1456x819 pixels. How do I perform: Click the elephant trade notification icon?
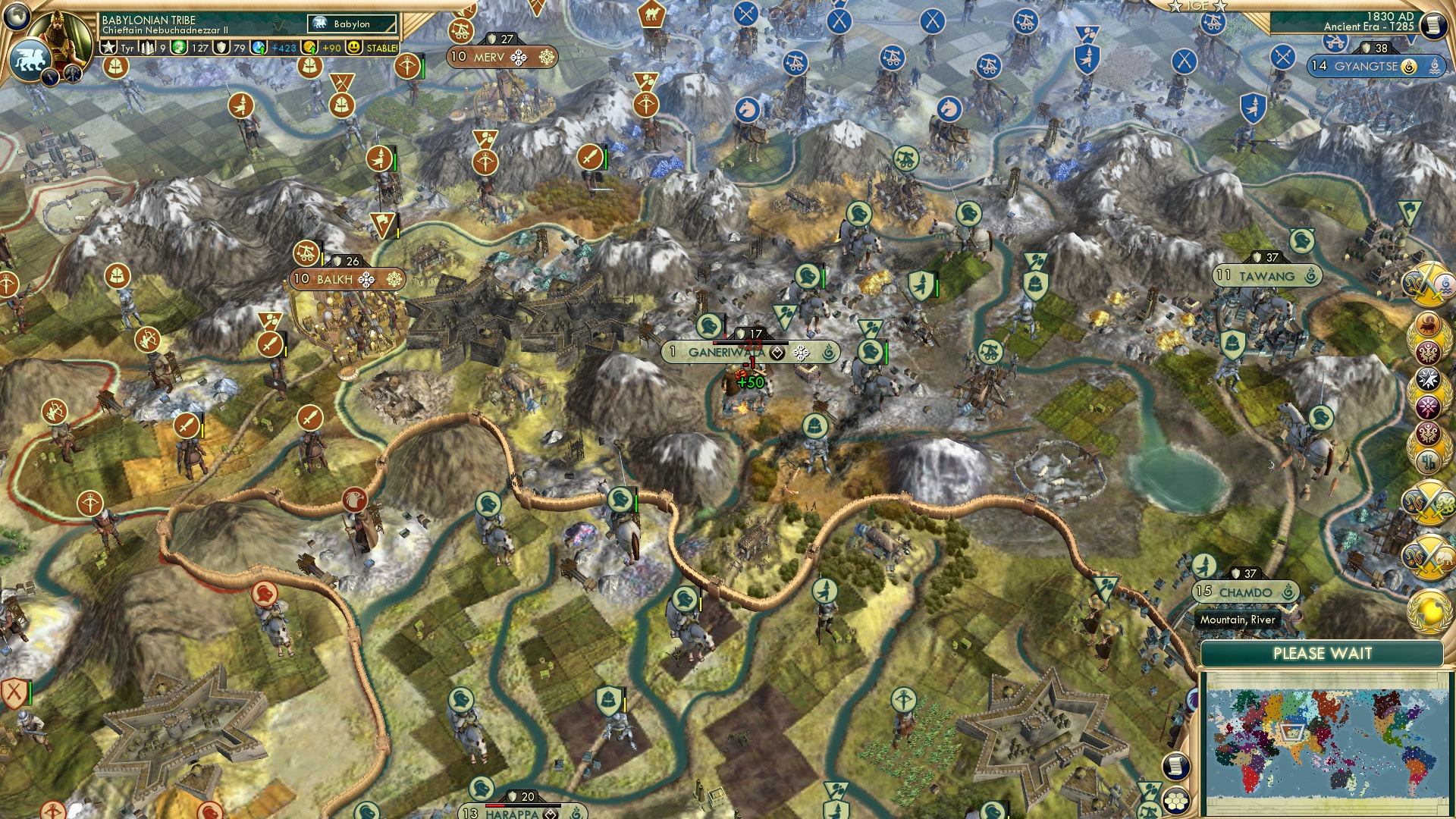(1429, 557)
